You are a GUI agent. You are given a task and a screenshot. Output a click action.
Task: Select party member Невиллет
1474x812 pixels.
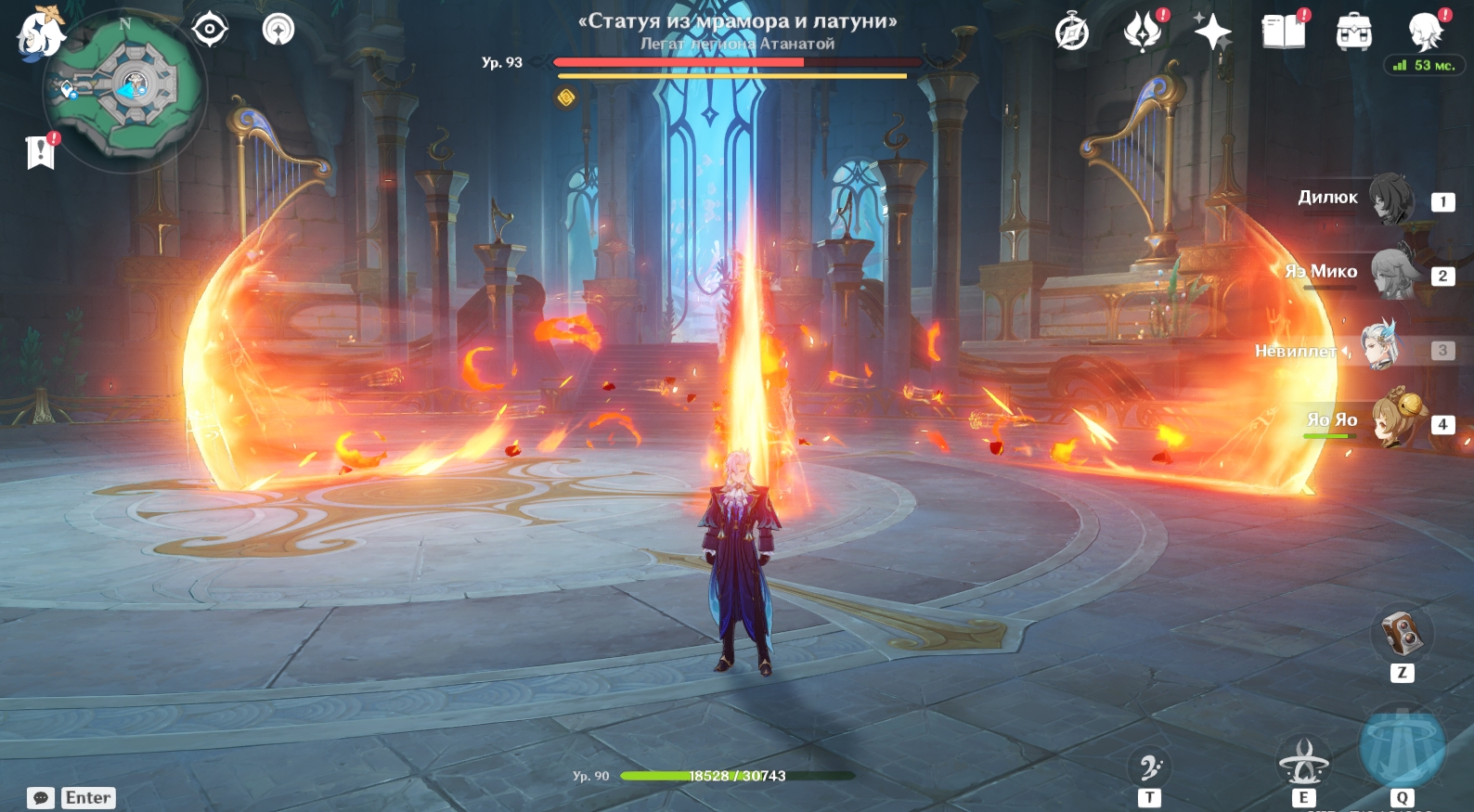point(1379,345)
